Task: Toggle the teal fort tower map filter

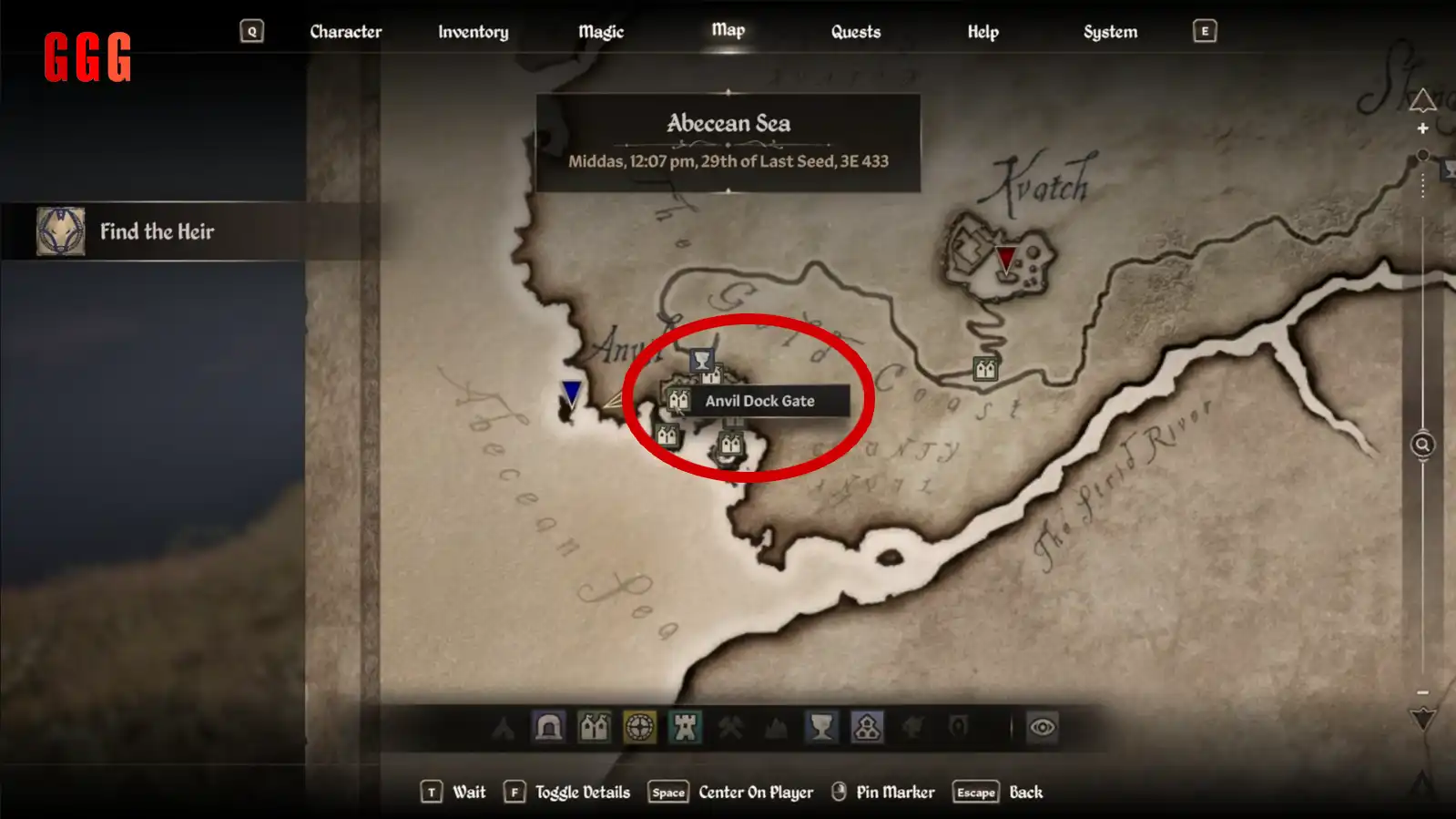Action: 685,727
